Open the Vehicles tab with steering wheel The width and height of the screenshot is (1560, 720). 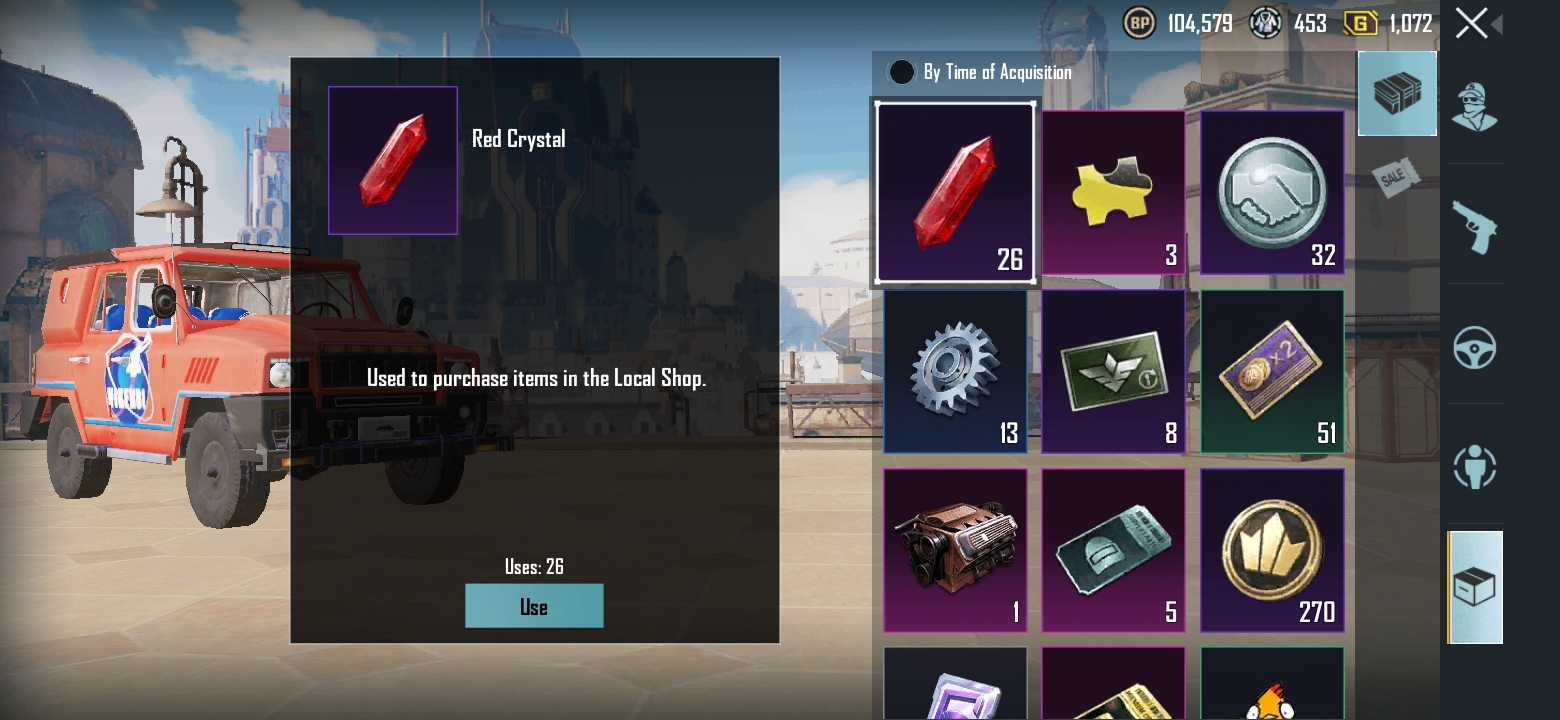pos(1475,348)
